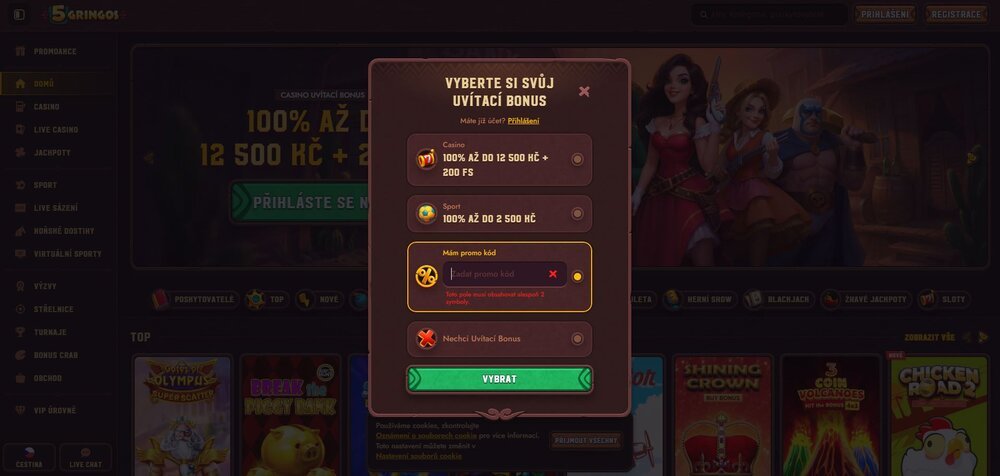Click the Přihlášení button in the header
Screen dimensions: 1000x476
click(x=885, y=15)
